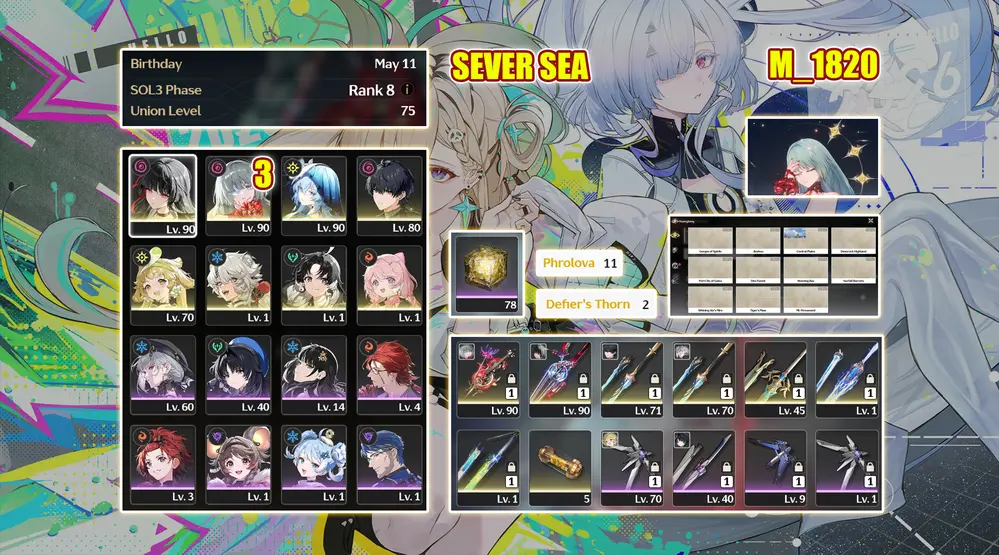Viewport: 999px width, 555px height.
Task: View the Phrolova artwork thumbnail
Action: pyautogui.click(x=812, y=157)
